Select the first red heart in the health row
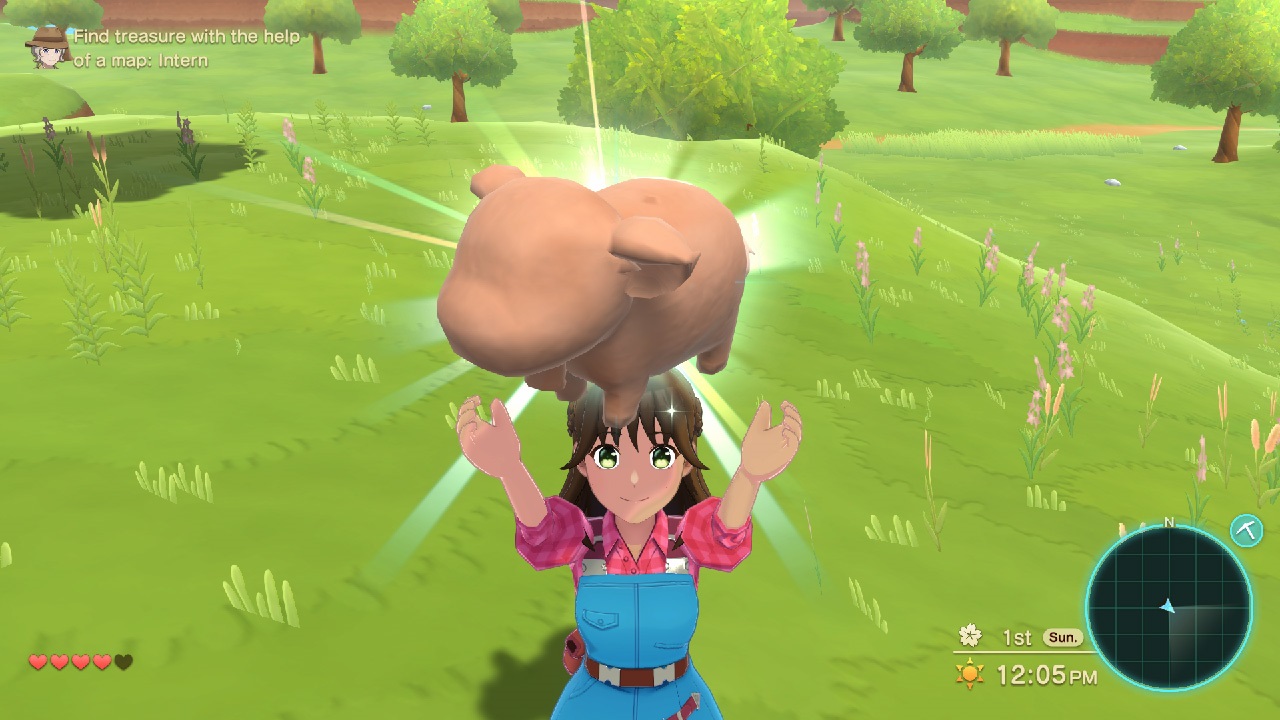The image size is (1280, 720). click(37, 662)
